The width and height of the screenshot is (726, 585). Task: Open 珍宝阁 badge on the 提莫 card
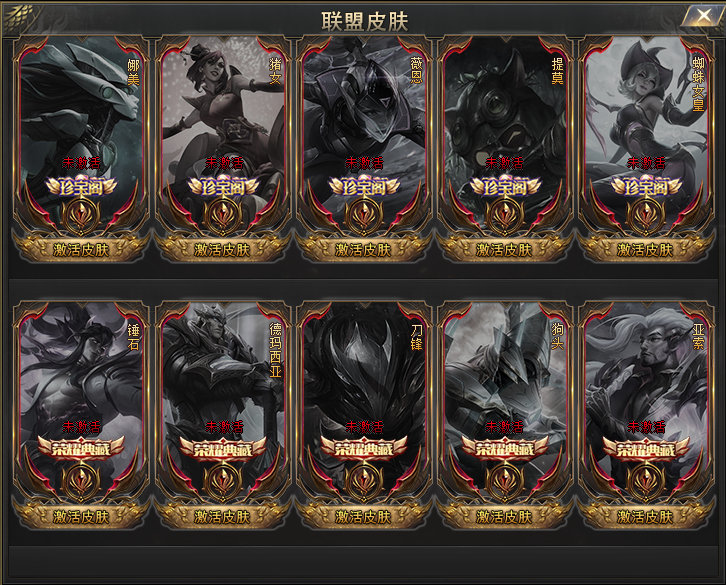pyautogui.click(x=504, y=187)
